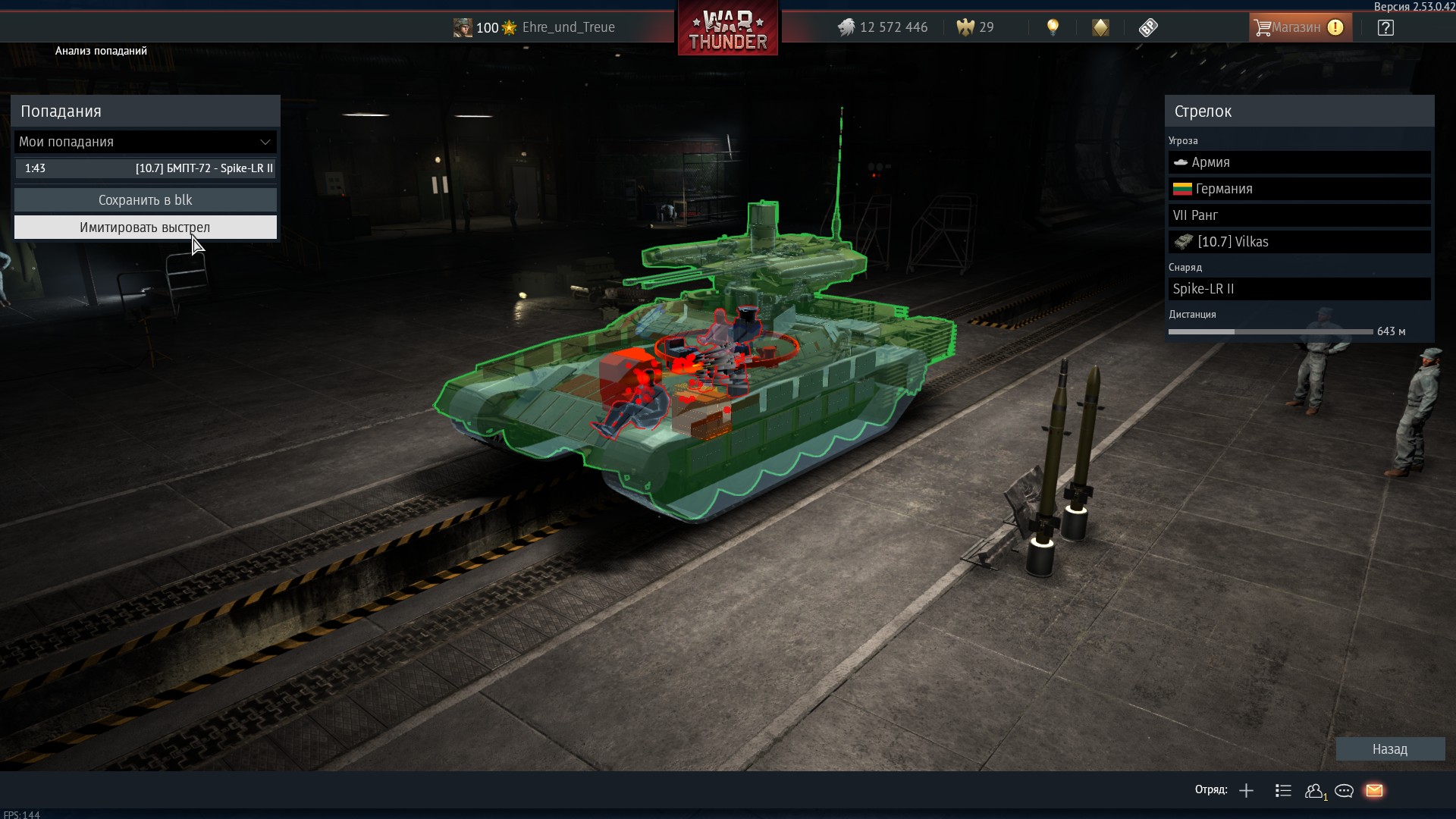The width and height of the screenshot is (1456, 819).
Task: Select the 1:43 БМПТ-72 hit entry
Action: click(145, 168)
